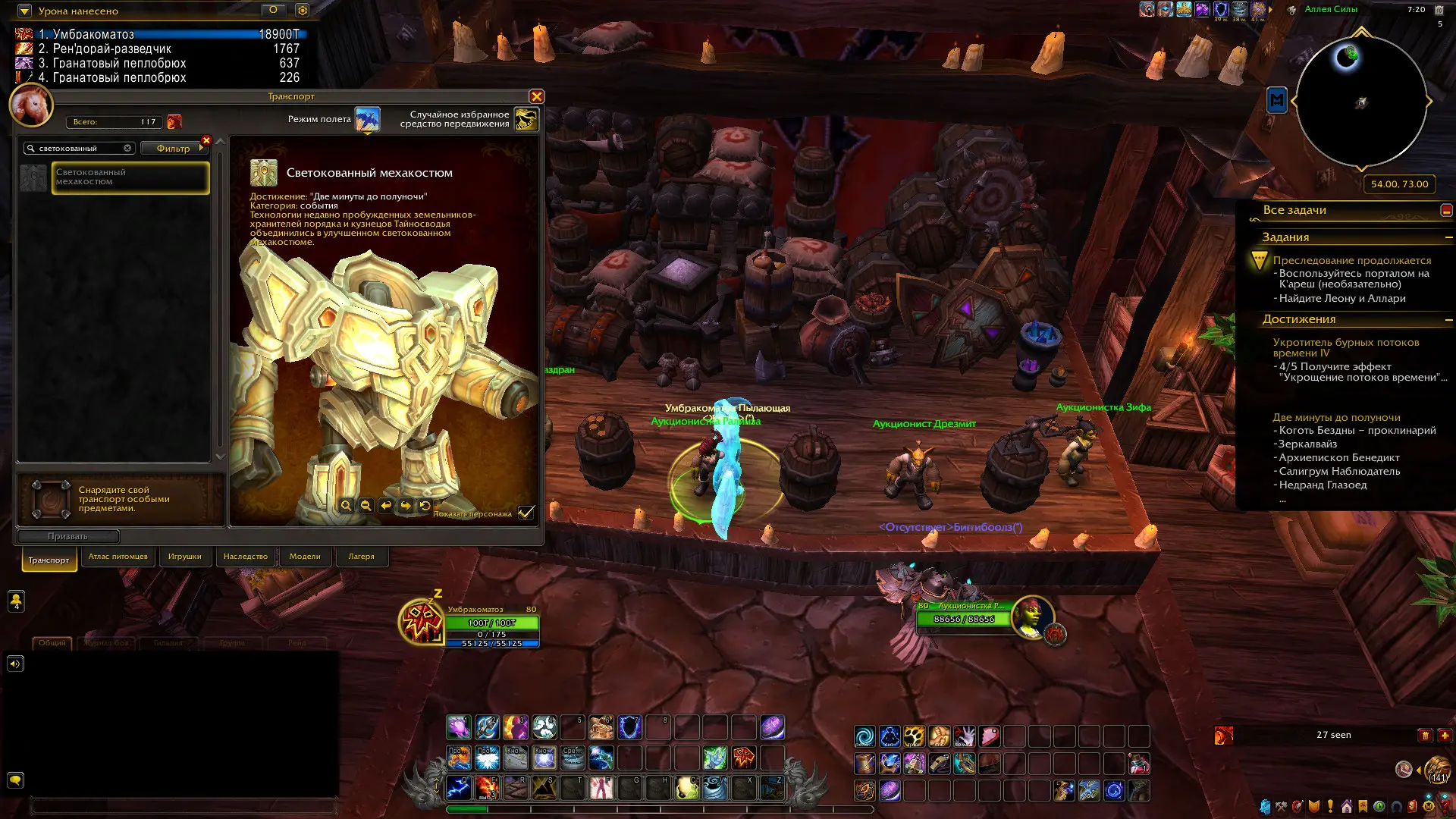Image resolution: width=1456 pixels, height=819 pixels.
Task: Toggle the Показать персонажа checkbox
Action: coord(526,513)
